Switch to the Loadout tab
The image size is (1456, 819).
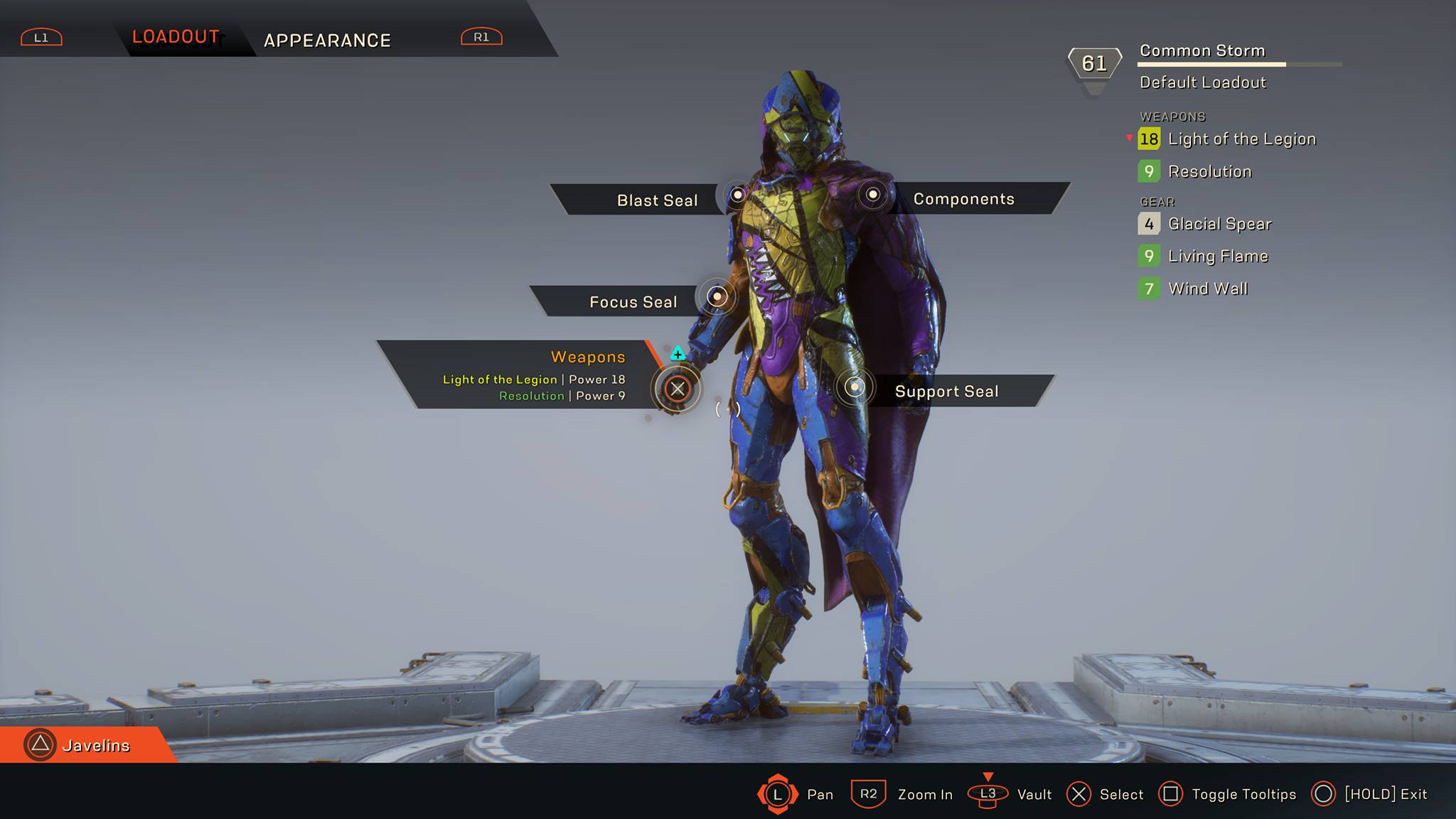click(x=176, y=37)
